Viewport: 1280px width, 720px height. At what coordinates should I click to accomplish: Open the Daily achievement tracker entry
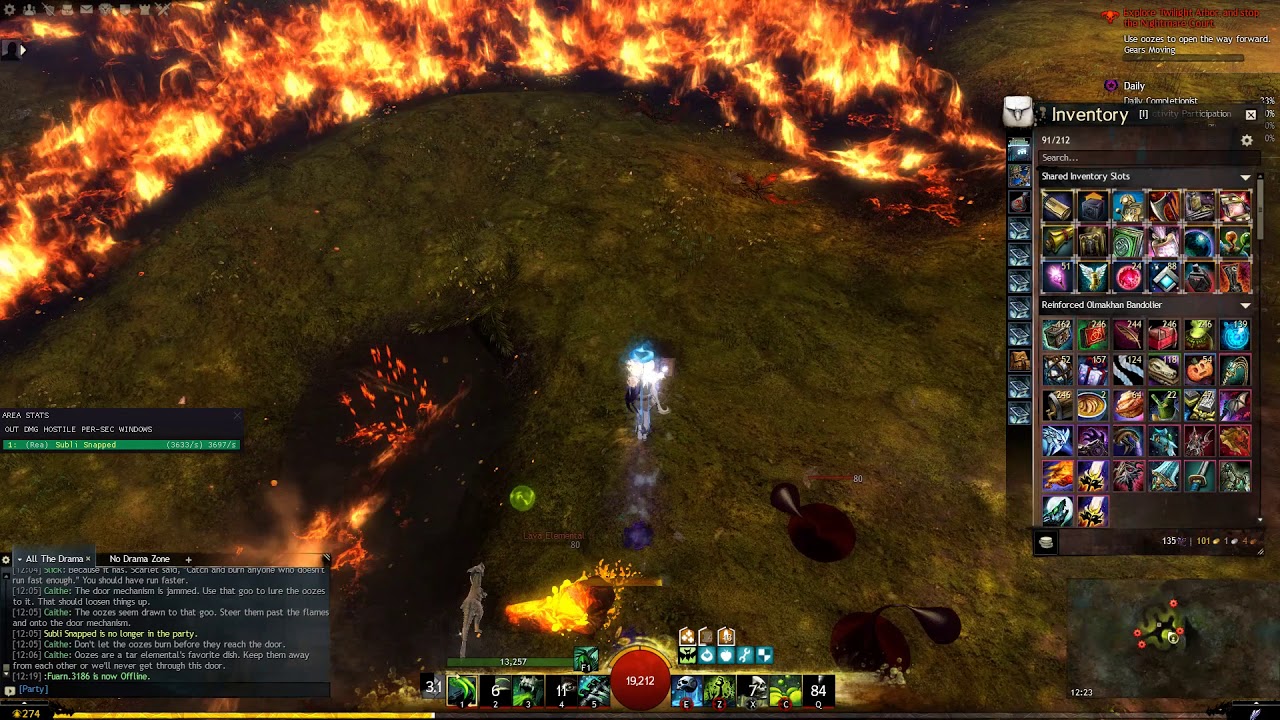point(1134,86)
